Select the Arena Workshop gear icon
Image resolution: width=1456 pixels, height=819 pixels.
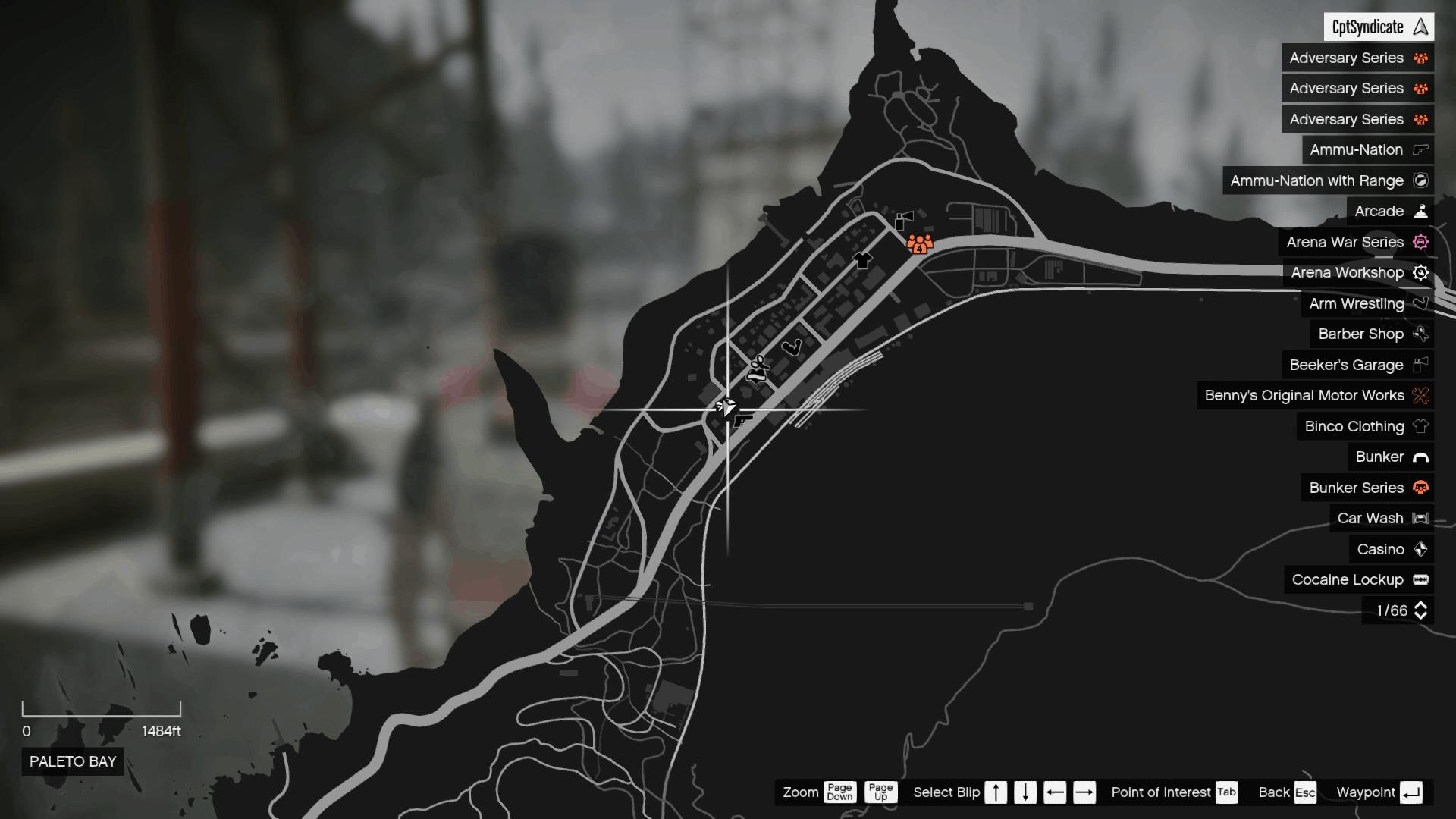click(x=1420, y=273)
